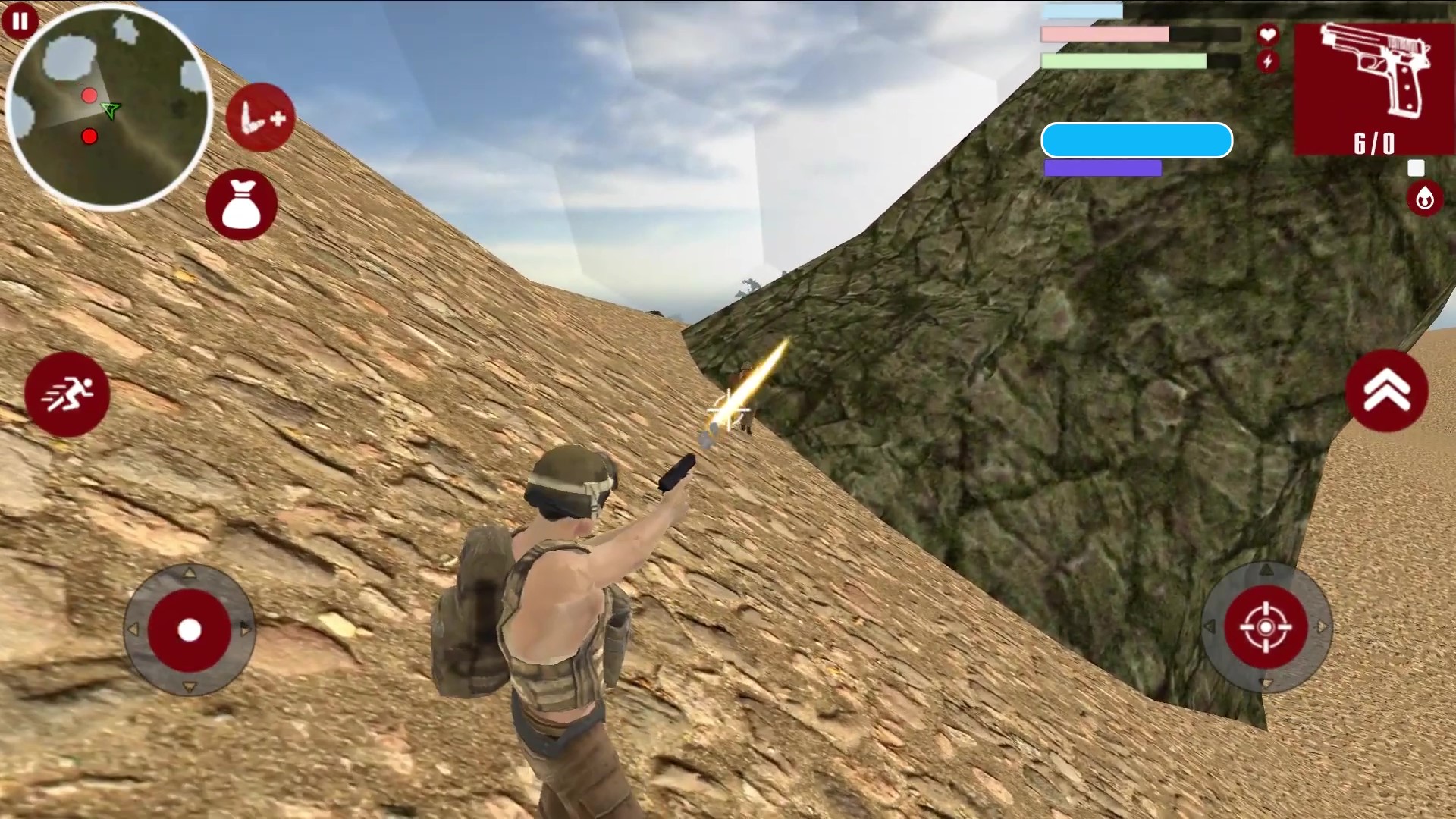
Task: Toggle the white checkbox below the ammo counter
Action: point(1415,167)
